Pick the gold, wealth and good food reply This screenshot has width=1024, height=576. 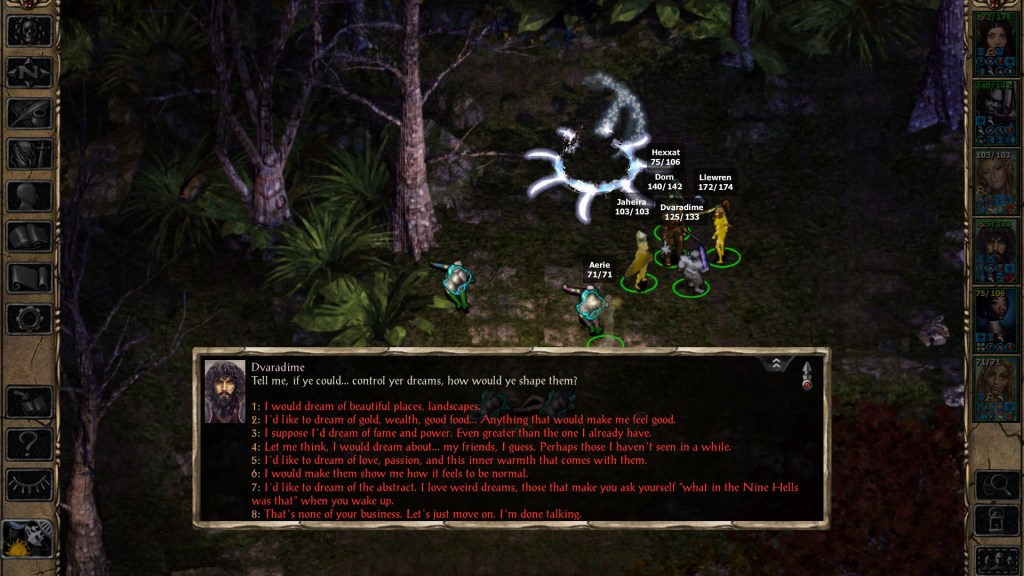click(x=470, y=420)
